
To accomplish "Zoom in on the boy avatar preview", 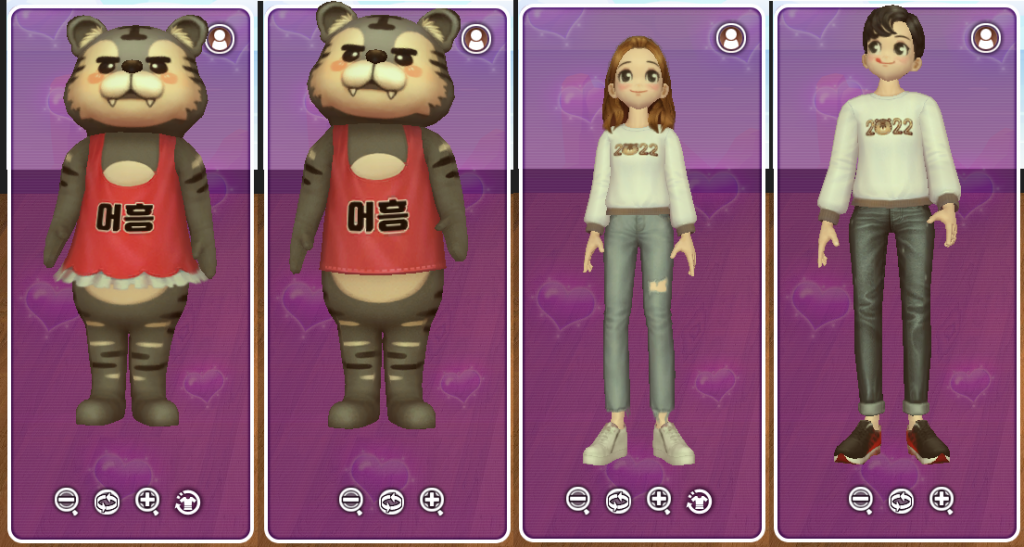I will (942, 499).
